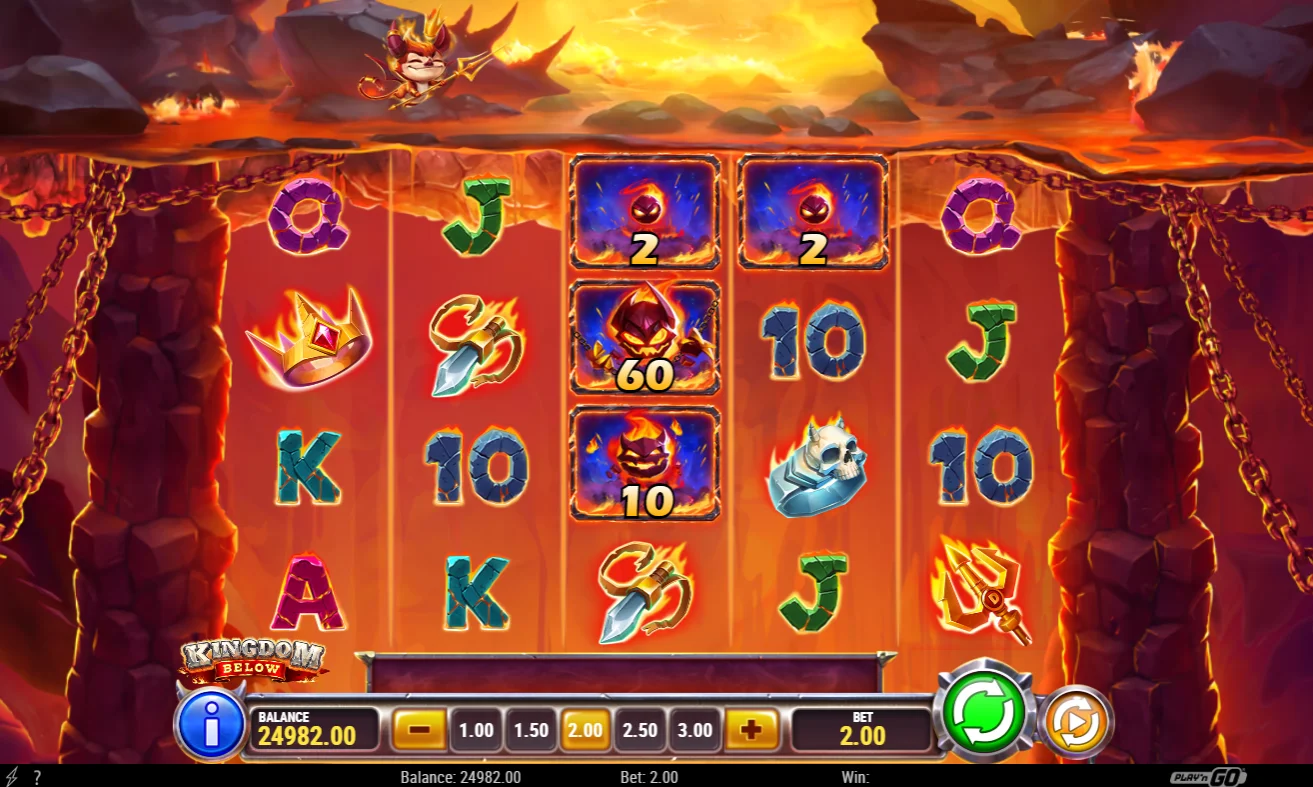Click the flaming trident symbol on reel five
The height and width of the screenshot is (787, 1313).
(983, 589)
